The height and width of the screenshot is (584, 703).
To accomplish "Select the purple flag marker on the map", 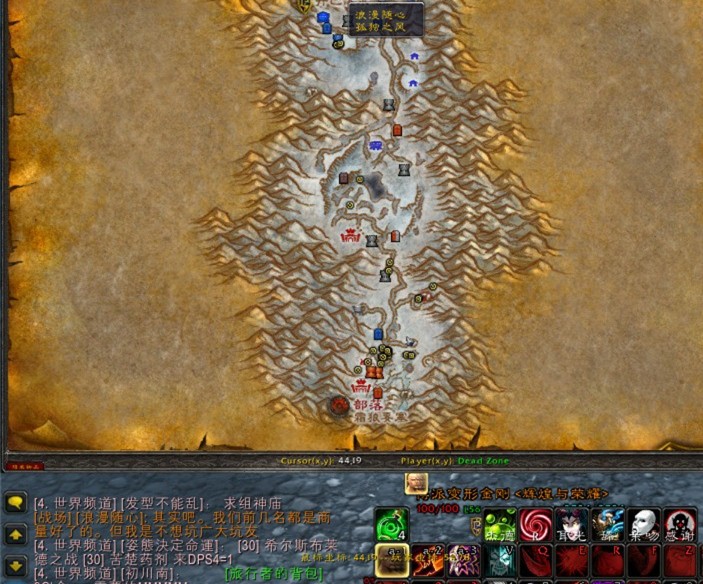I will [x=376, y=146].
